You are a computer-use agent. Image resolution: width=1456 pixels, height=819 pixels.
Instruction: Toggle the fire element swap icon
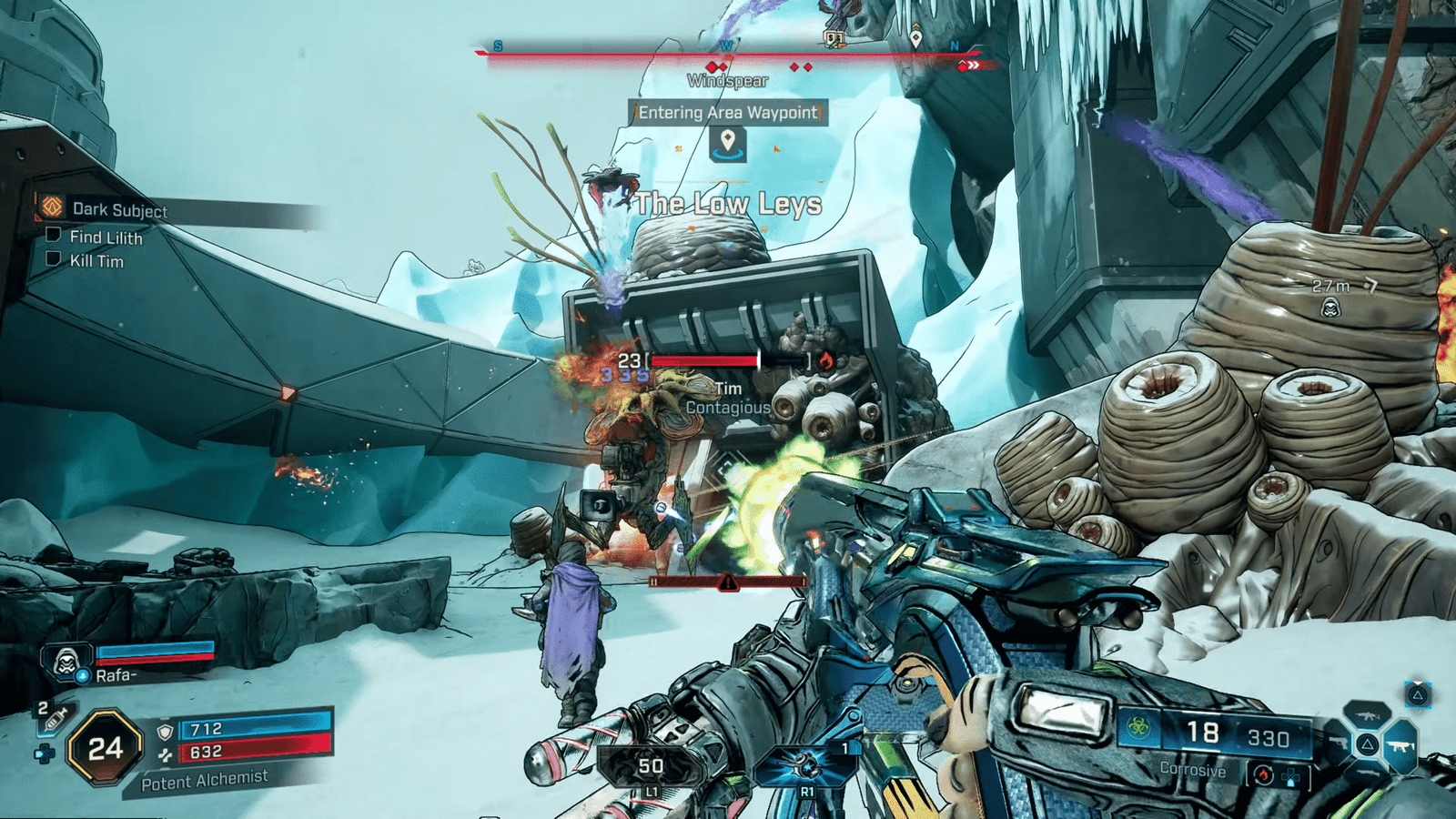1262,775
